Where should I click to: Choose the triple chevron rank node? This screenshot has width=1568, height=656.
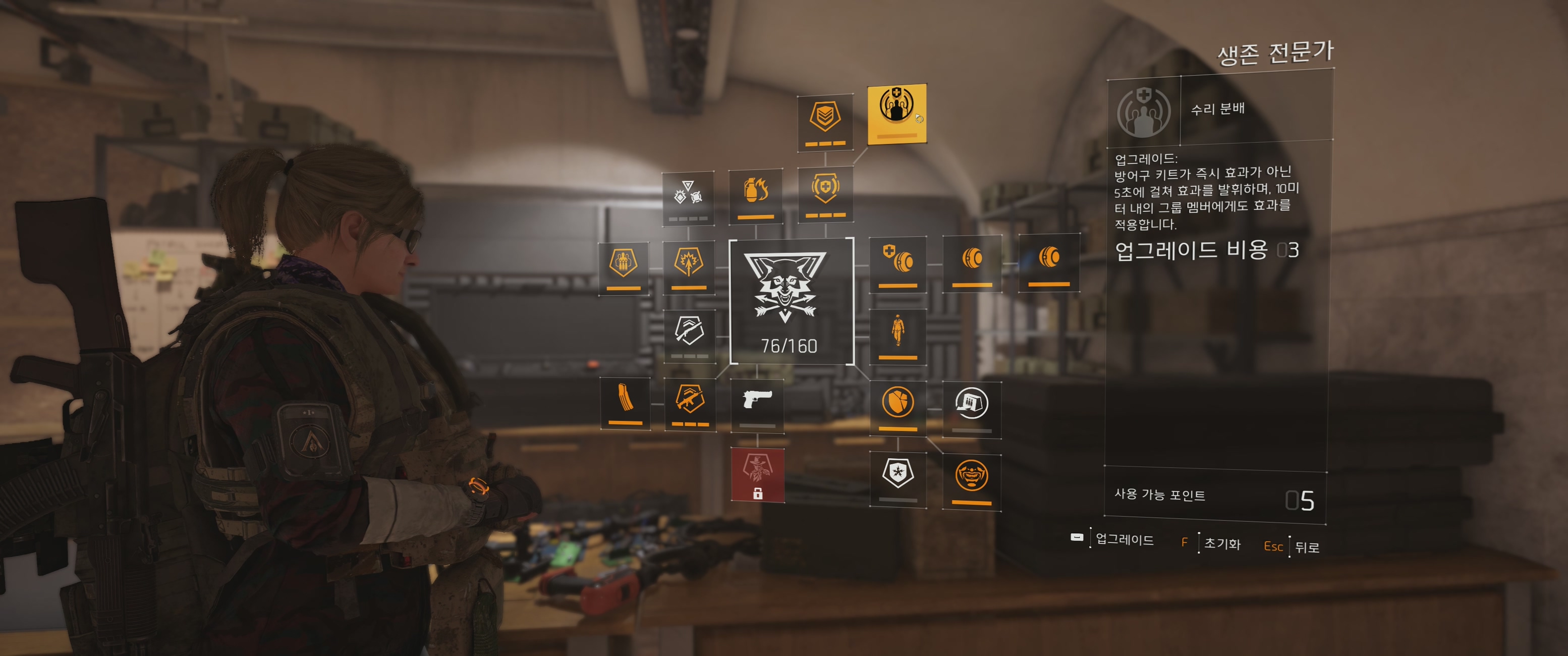[825, 122]
